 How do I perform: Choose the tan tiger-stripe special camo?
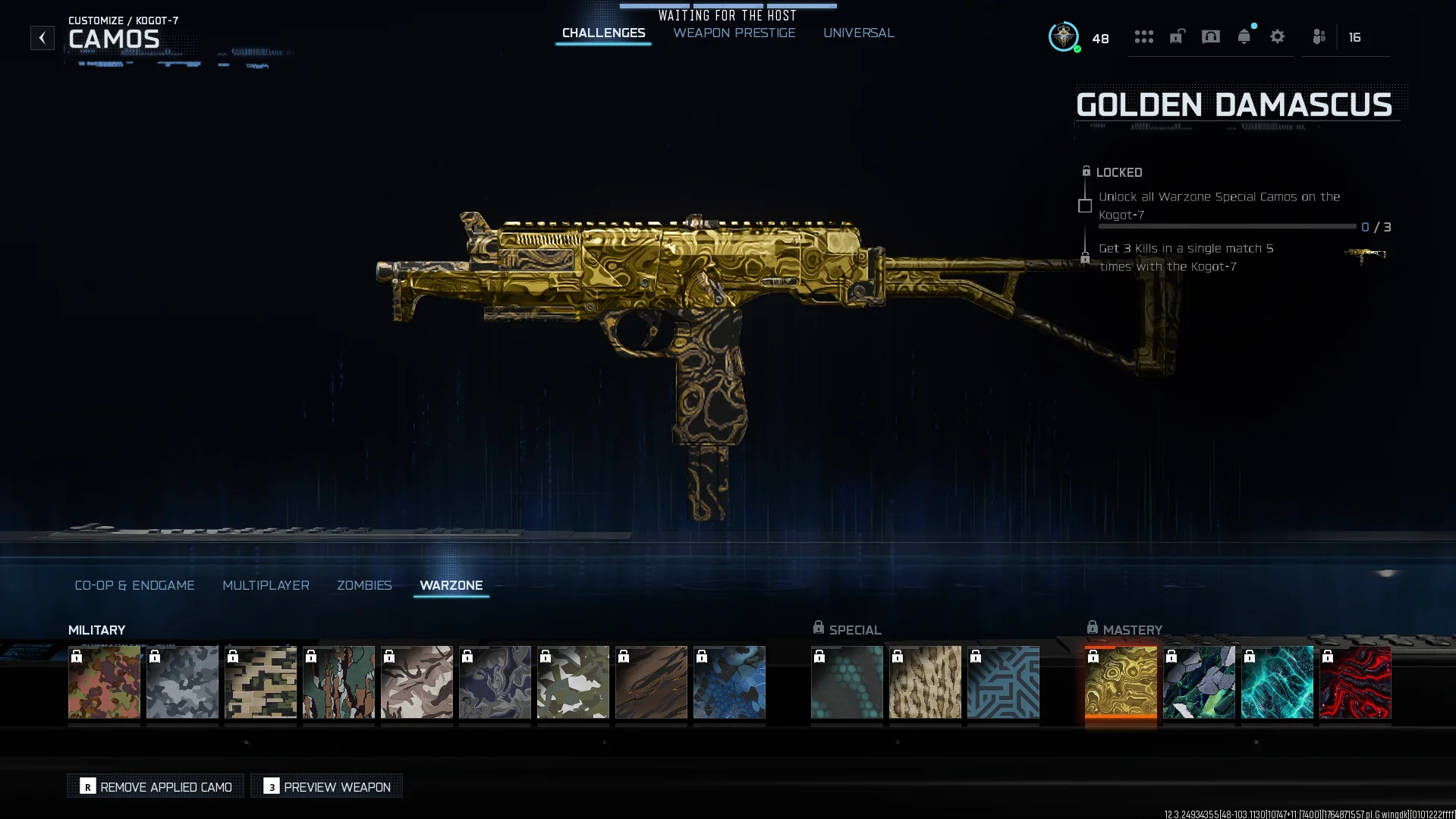[x=925, y=682]
